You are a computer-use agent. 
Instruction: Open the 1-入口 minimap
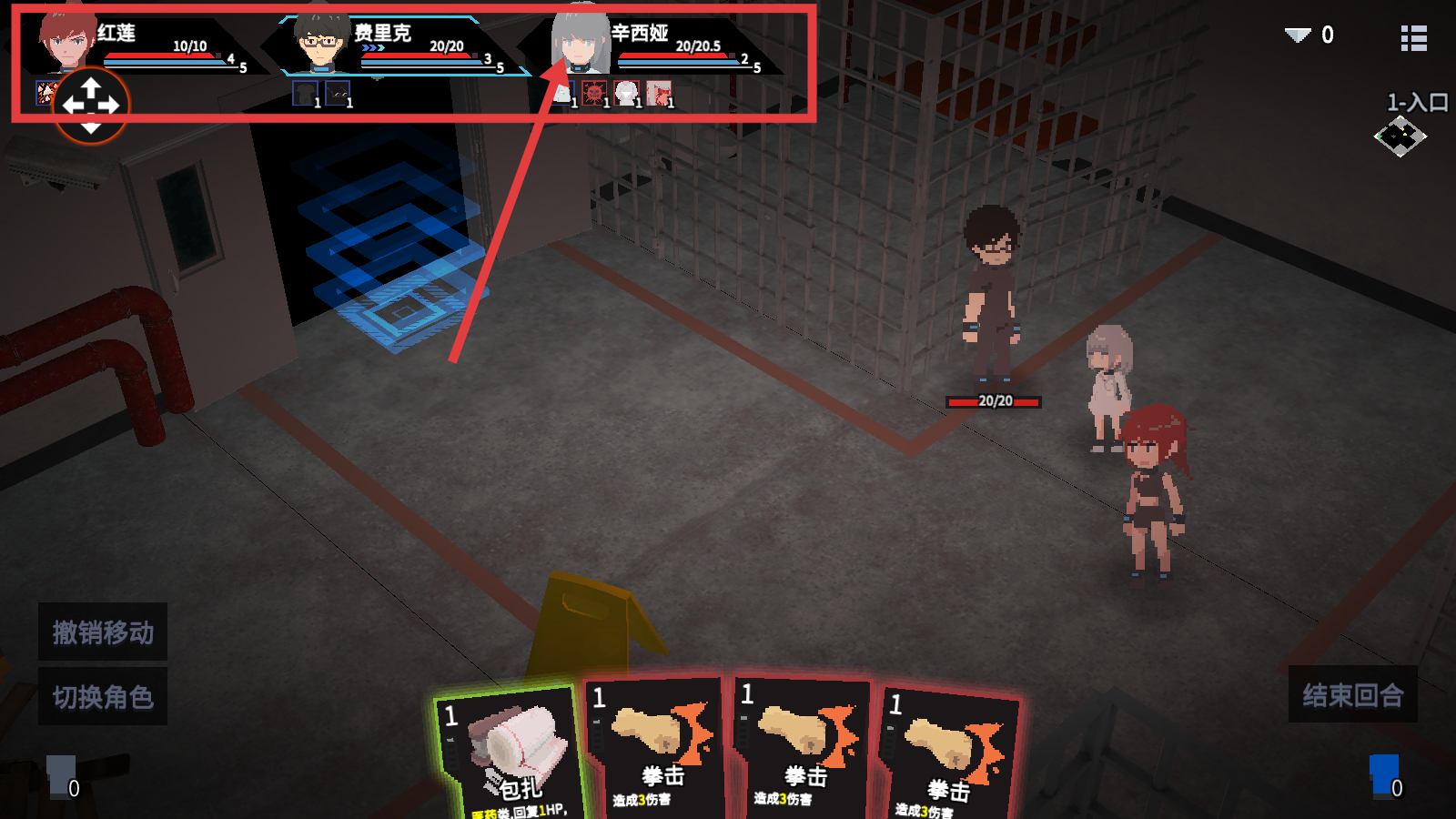click(x=1400, y=136)
